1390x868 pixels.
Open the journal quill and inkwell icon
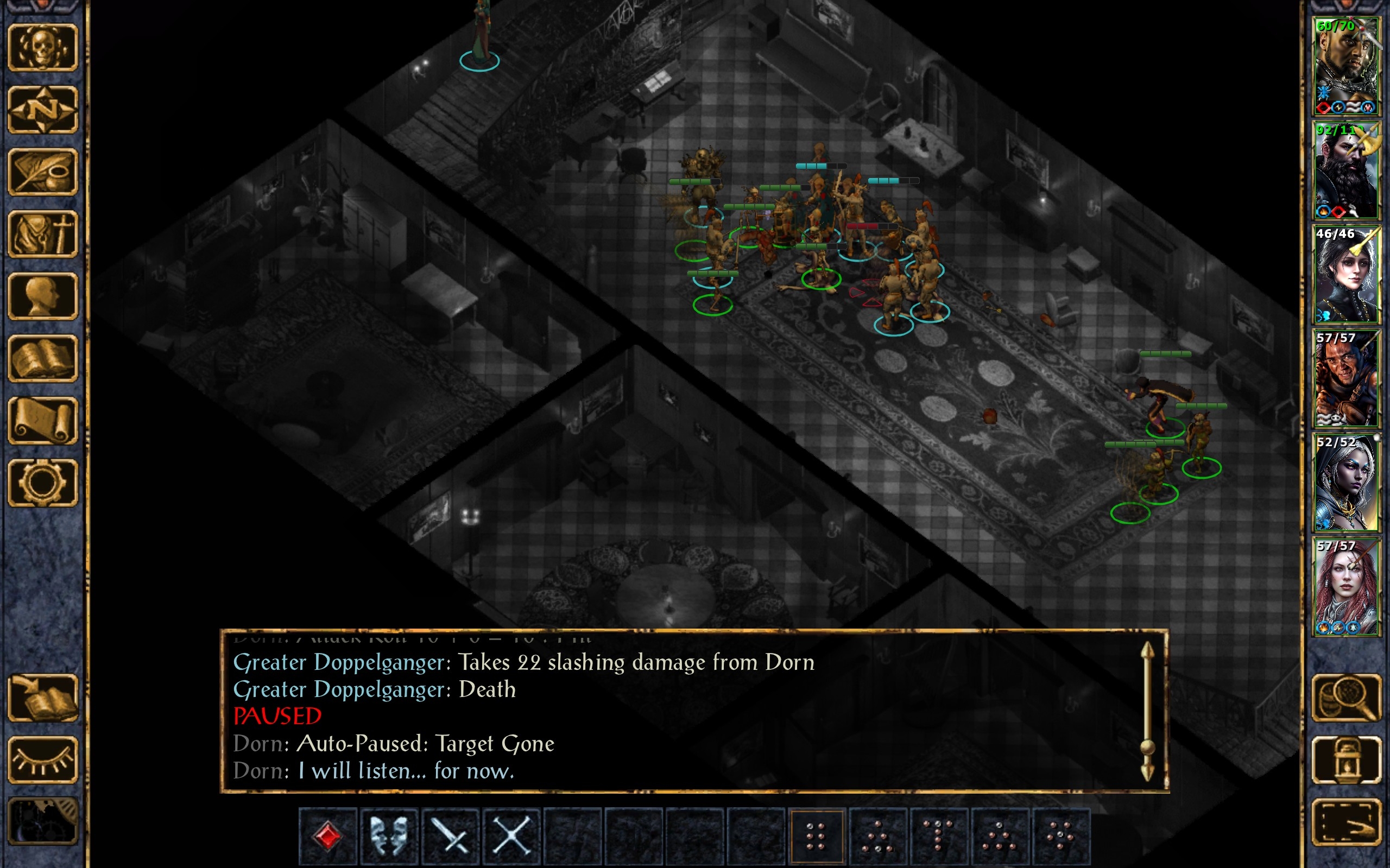(42, 172)
